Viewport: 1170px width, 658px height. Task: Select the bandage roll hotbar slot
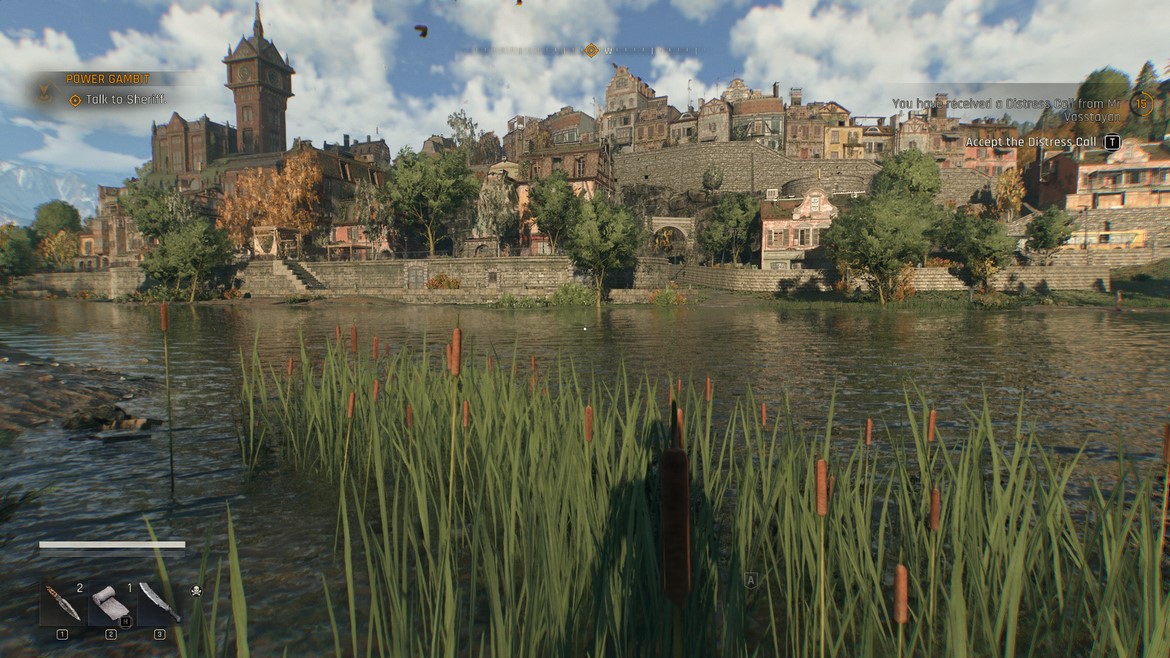(x=111, y=603)
